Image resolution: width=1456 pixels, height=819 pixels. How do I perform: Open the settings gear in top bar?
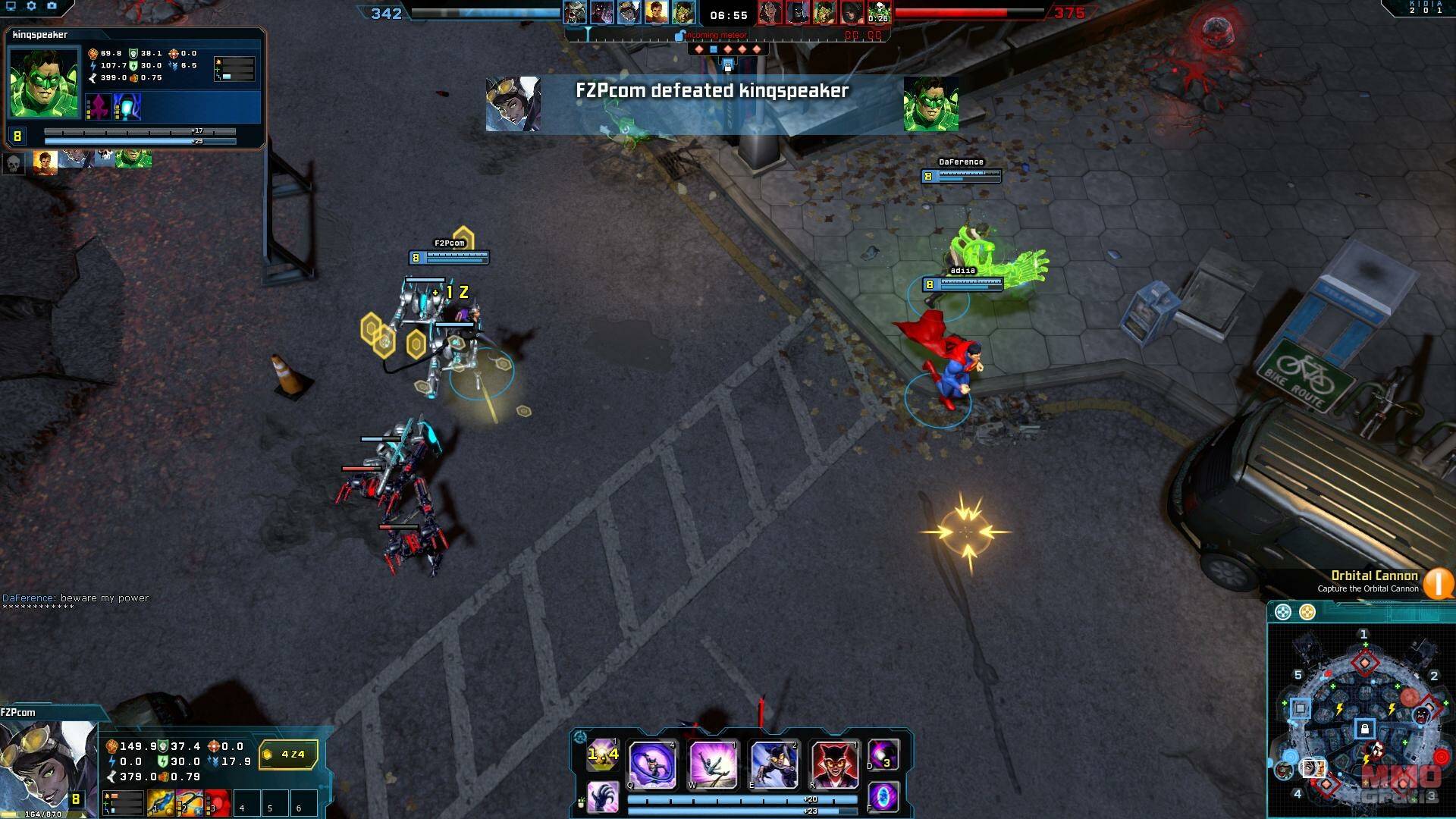31,6
